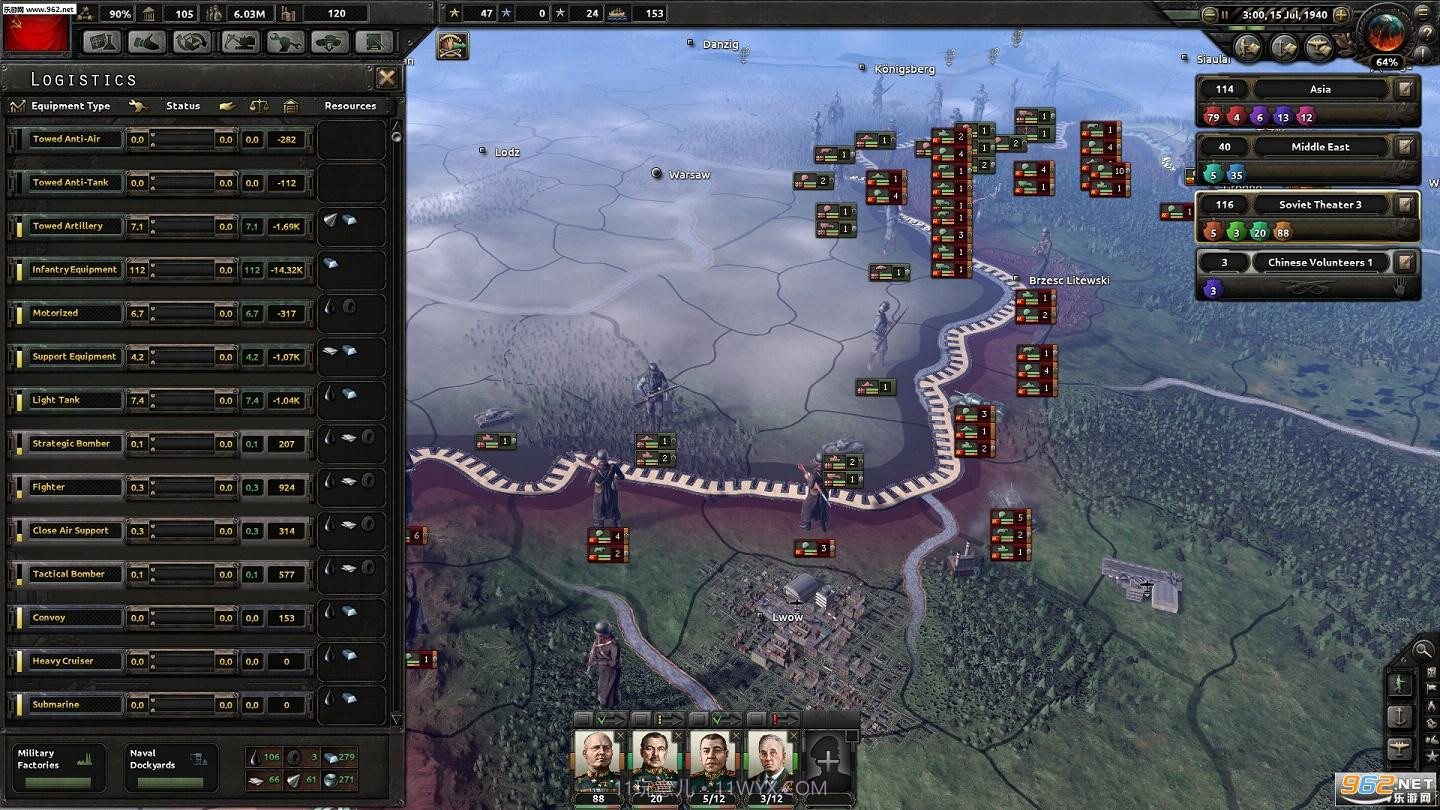Open the tank recruit and deploy menu
This screenshot has height=810, width=1440.
click(x=330, y=42)
